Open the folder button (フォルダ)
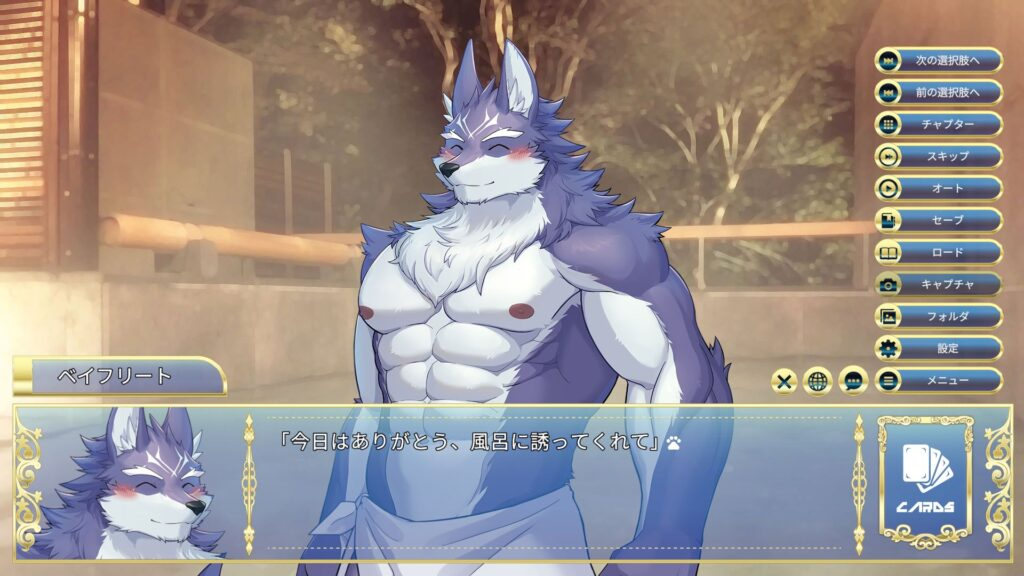The height and width of the screenshot is (576, 1024). coord(938,316)
